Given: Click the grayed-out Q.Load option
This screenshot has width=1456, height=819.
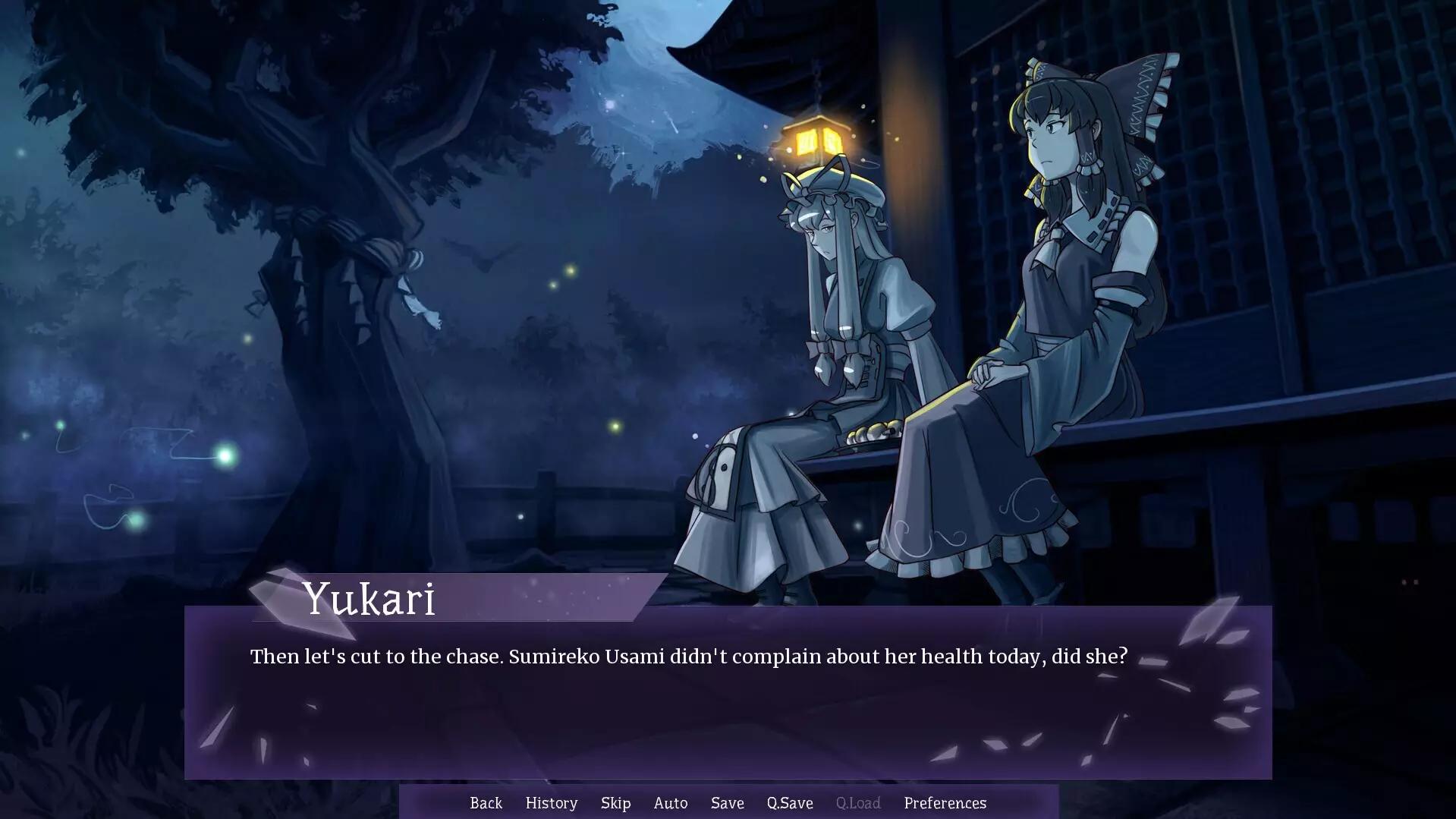Looking at the screenshot, I should pos(857,802).
